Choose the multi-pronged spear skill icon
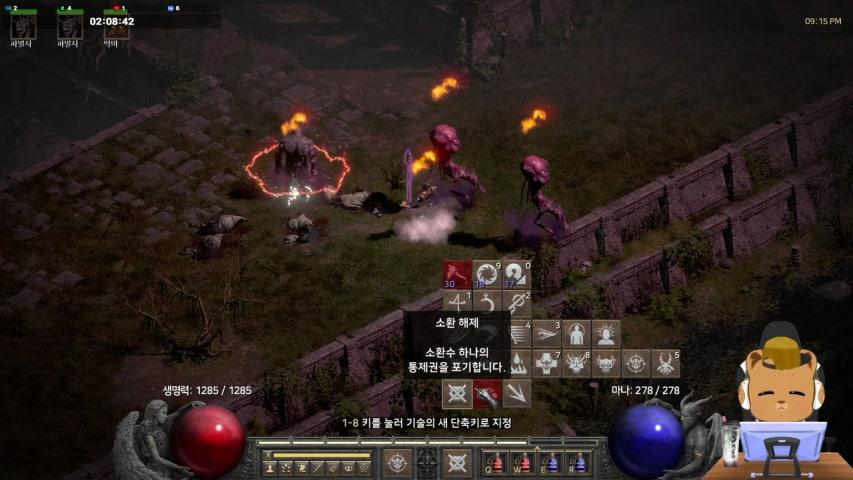 pyautogui.click(x=516, y=393)
